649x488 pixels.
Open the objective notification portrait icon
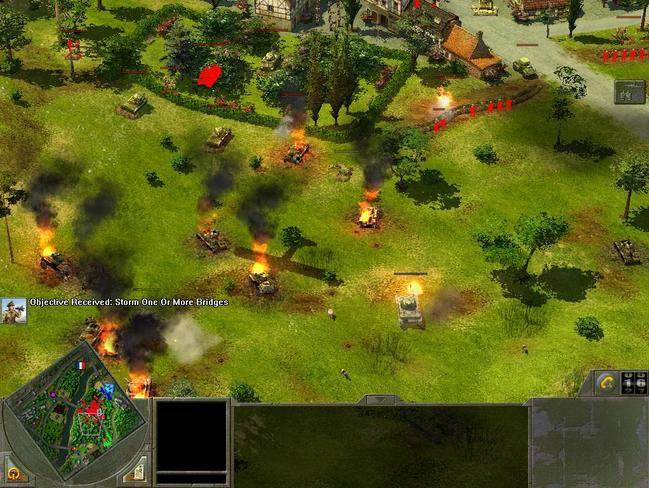[13, 309]
